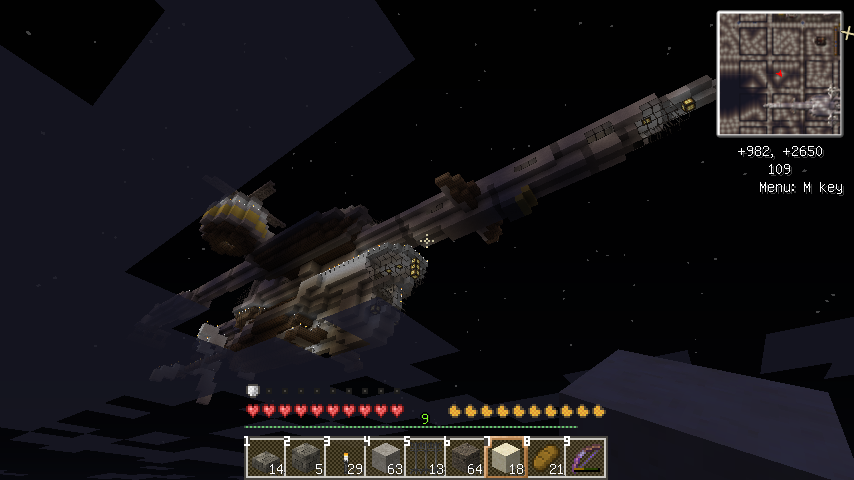Select the torch stack of 29
The width and height of the screenshot is (854, 480).
click(345, 458)
